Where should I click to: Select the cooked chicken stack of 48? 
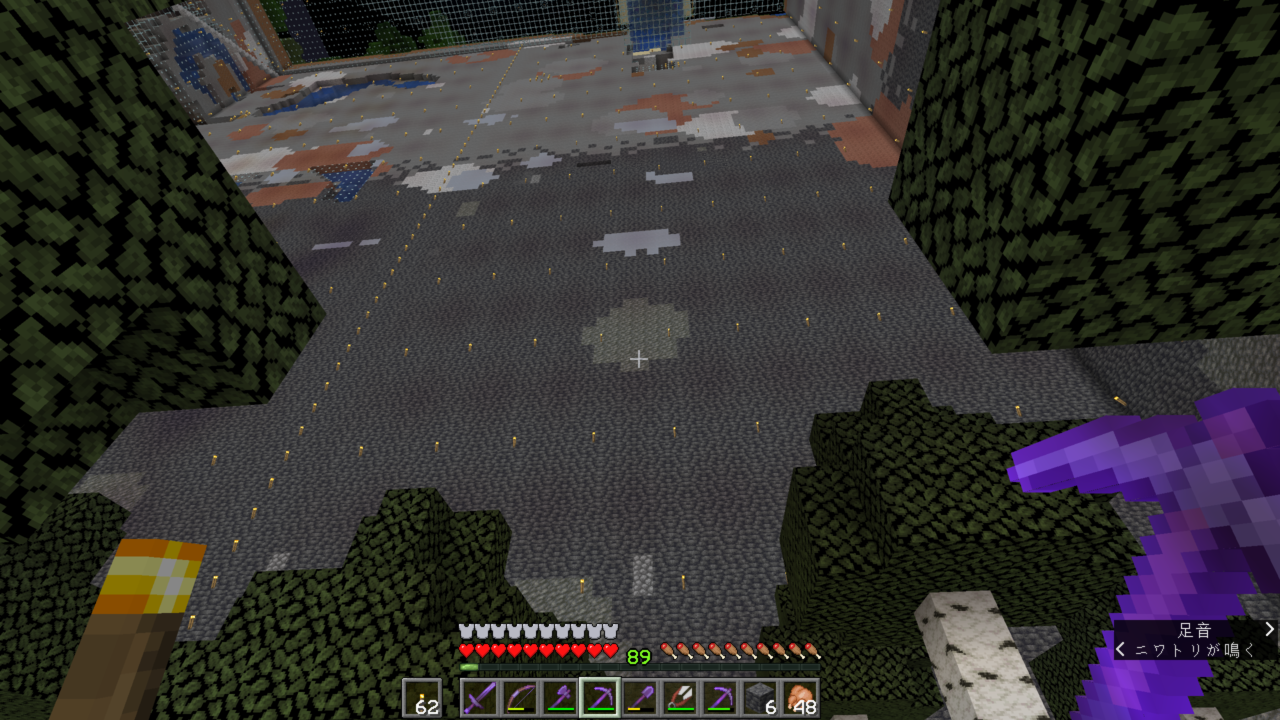[799, 697]
